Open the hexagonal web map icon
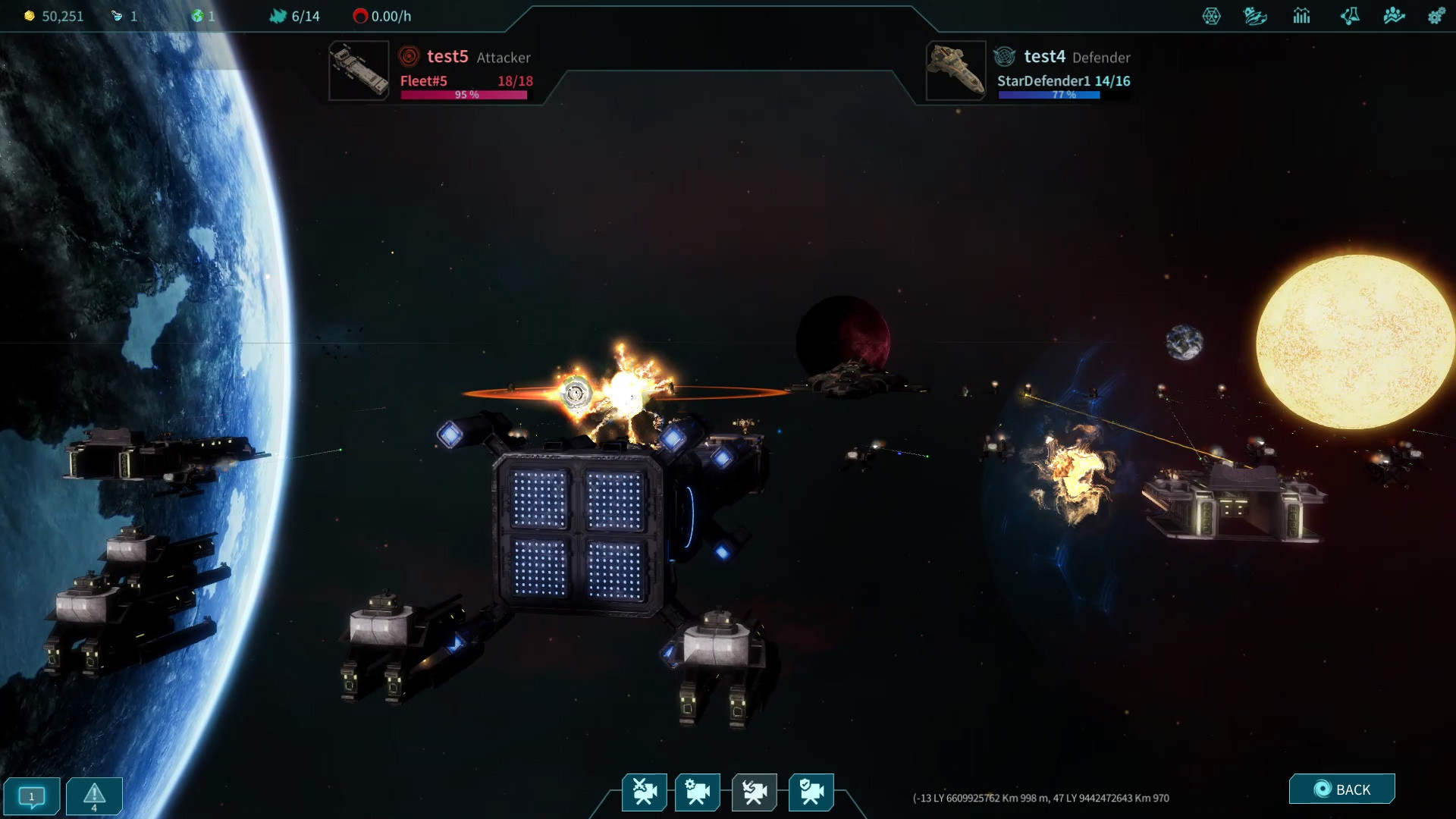 (x=1211, y=16)
